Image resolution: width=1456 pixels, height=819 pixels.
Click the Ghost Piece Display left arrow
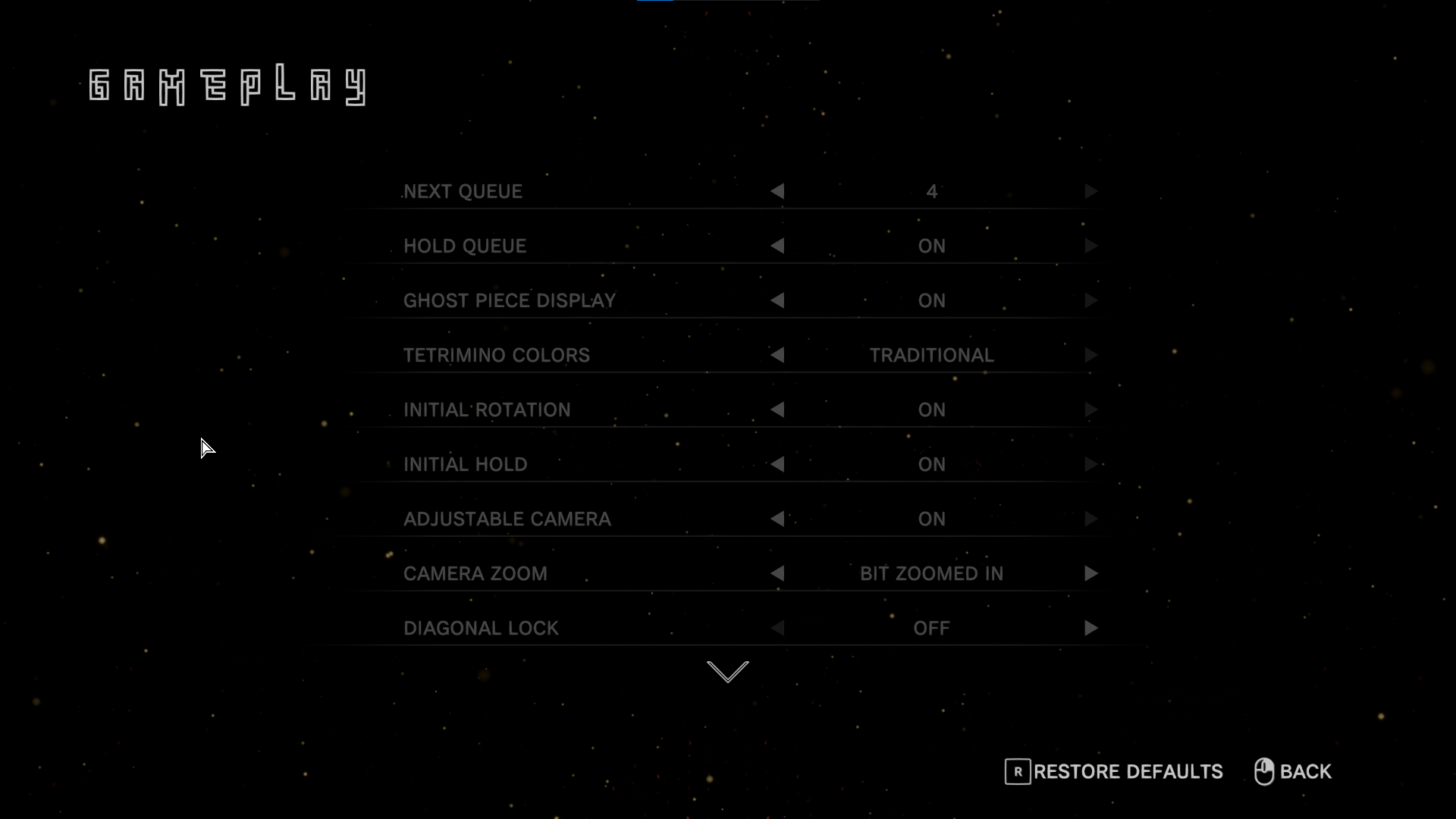pos(777,301)
